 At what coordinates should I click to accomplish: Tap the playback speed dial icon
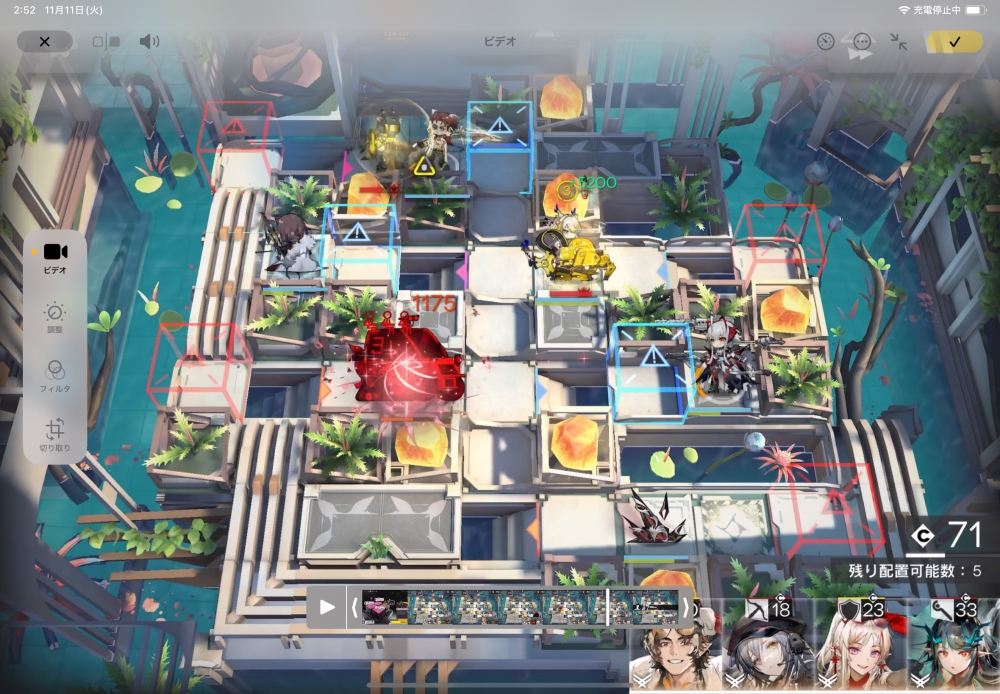pos(825,41)
